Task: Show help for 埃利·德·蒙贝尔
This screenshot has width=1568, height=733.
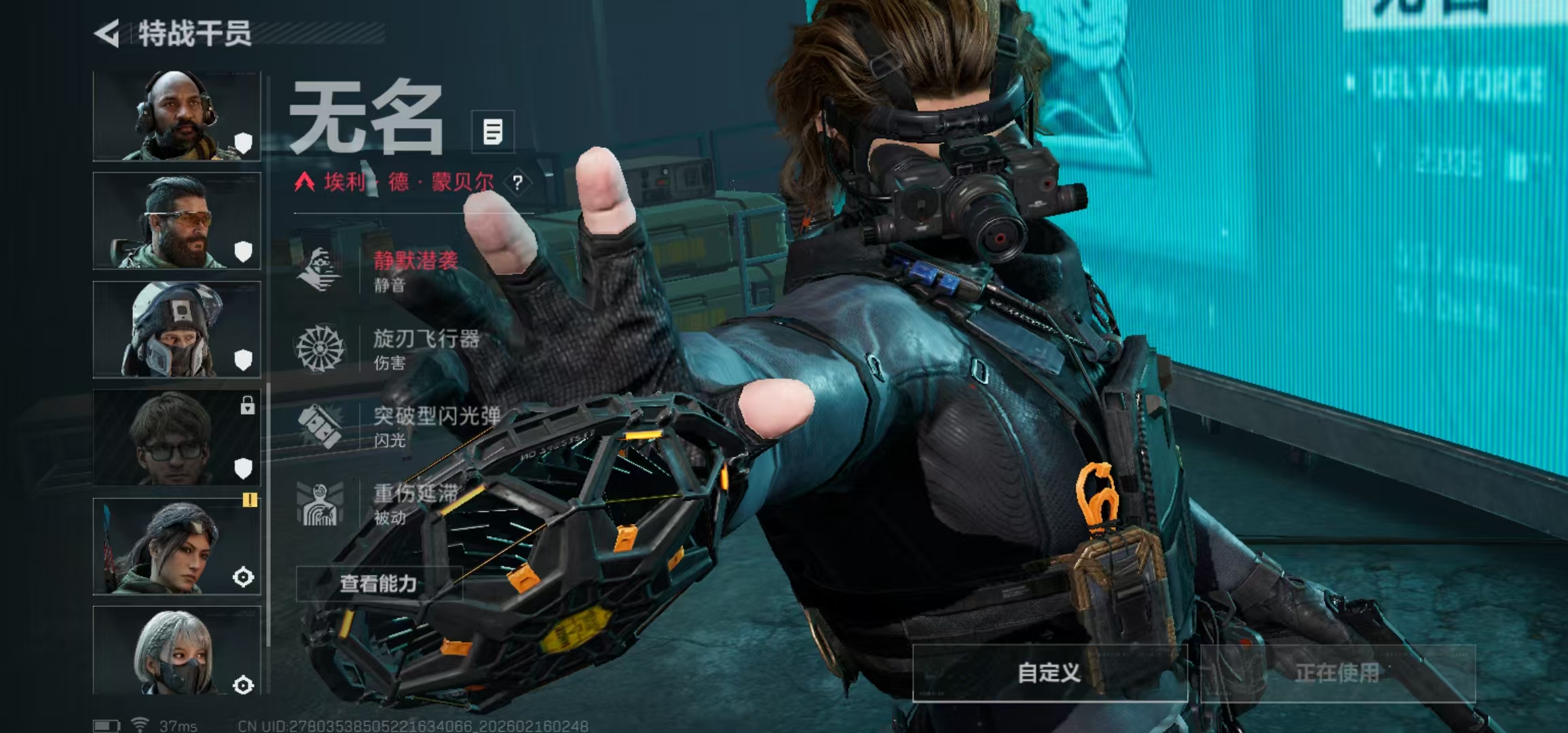Action: click(x=518, y=183)
